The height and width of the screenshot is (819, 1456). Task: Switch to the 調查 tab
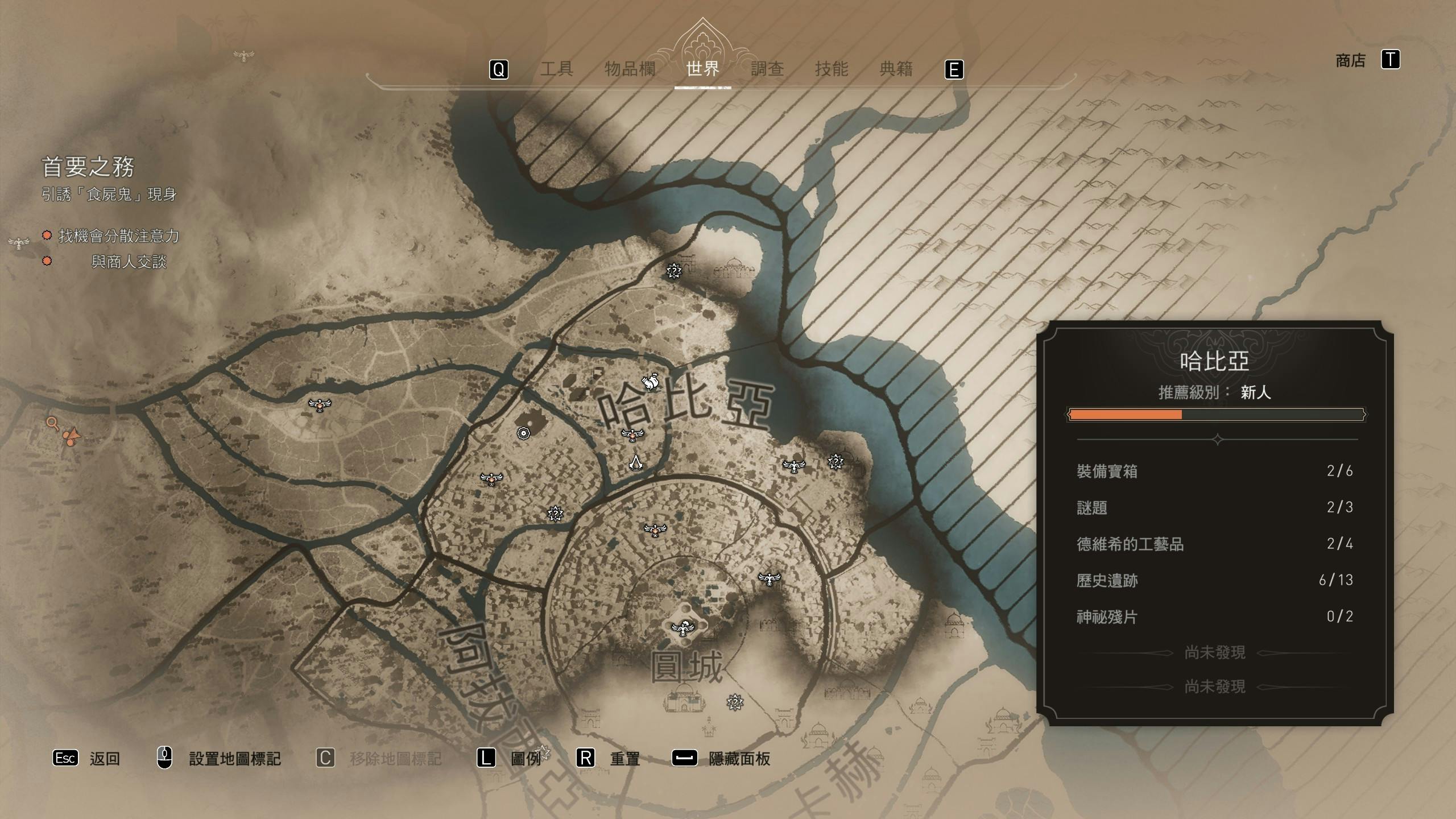(767, 69)
